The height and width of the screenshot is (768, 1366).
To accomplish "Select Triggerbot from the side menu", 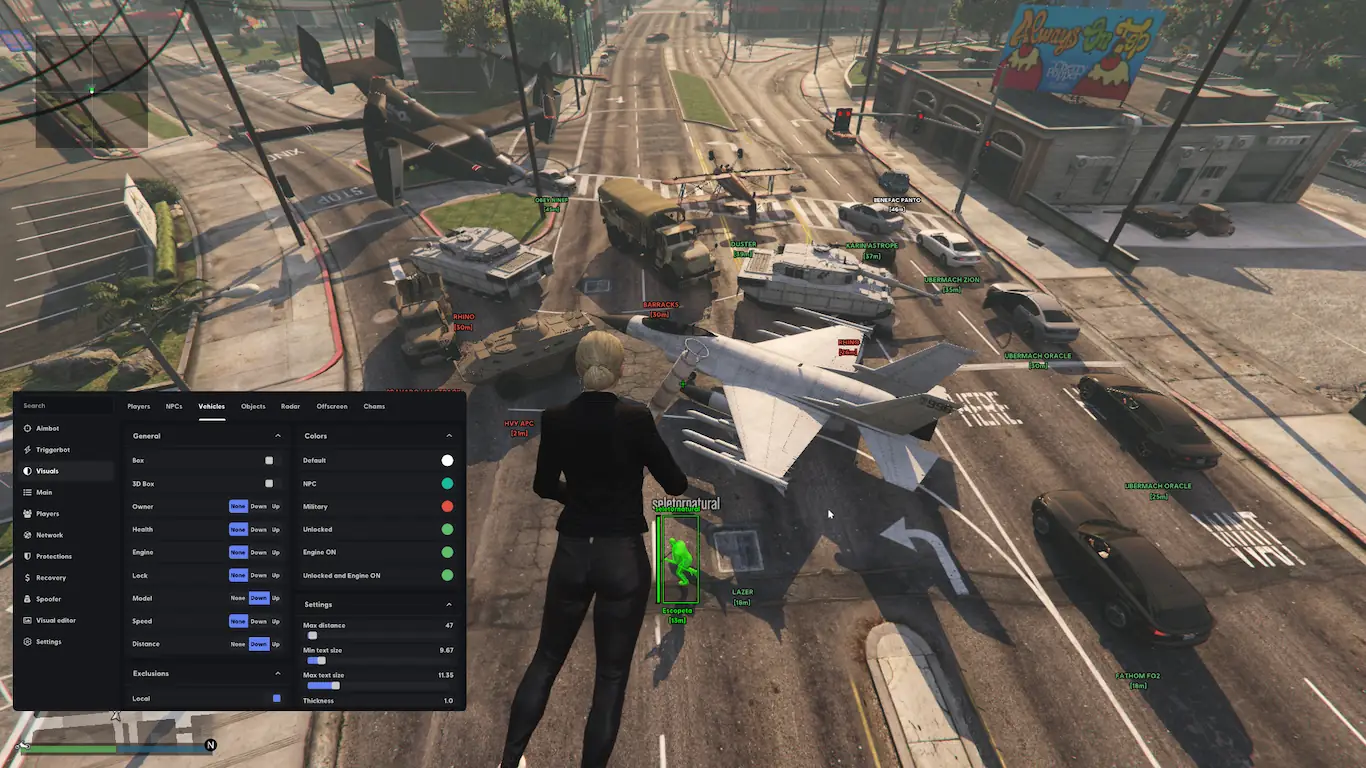I will [52, 450].
